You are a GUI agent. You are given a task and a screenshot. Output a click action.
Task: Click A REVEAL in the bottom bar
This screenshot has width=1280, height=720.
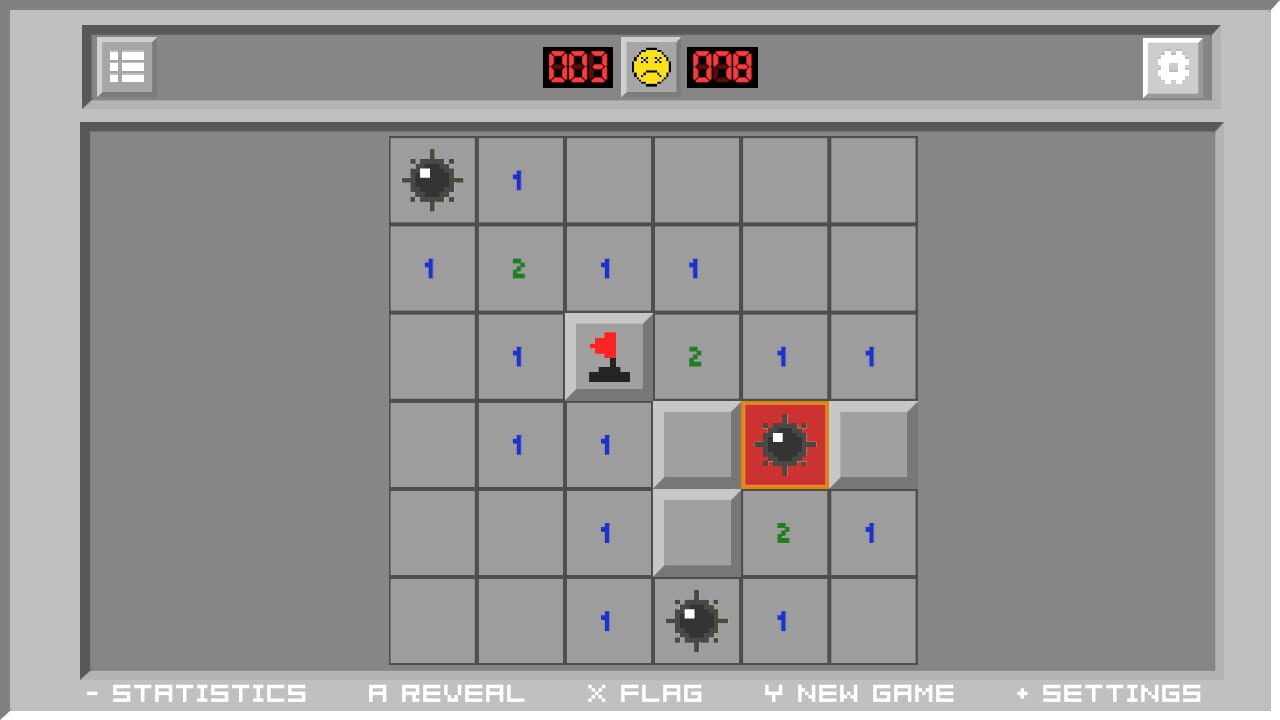(x=447, y=692)
